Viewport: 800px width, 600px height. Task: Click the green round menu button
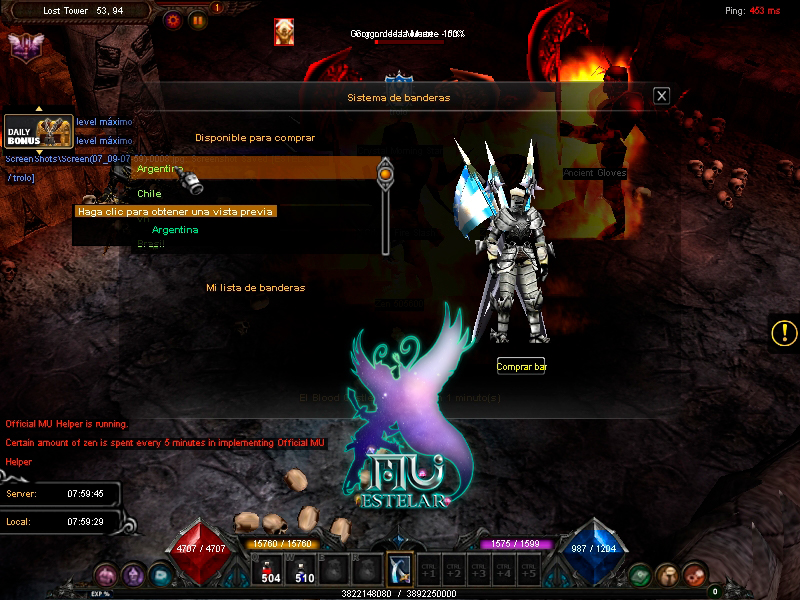click(x=640, y=575)
